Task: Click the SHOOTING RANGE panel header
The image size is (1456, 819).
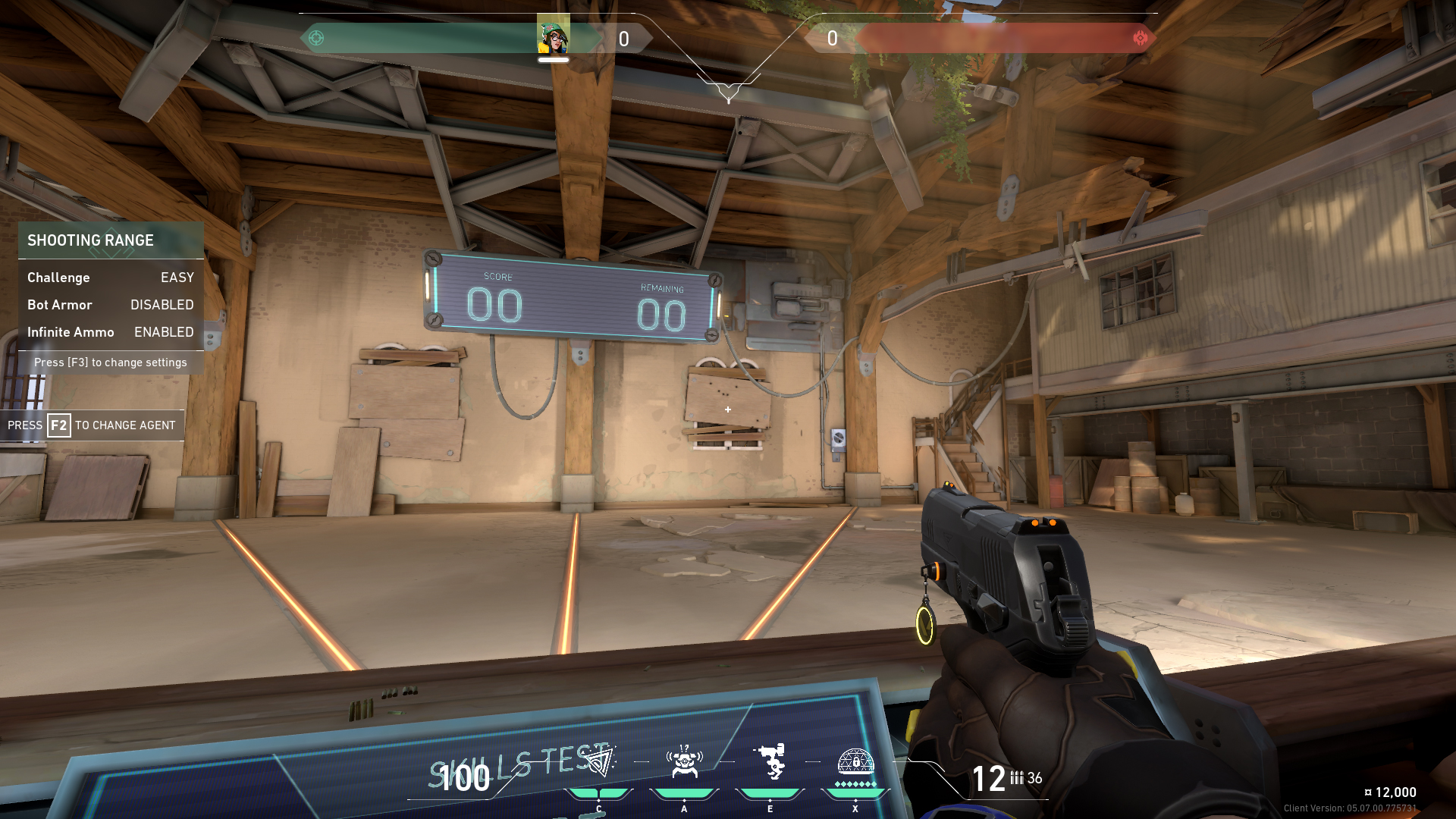Action: [91, 240]
